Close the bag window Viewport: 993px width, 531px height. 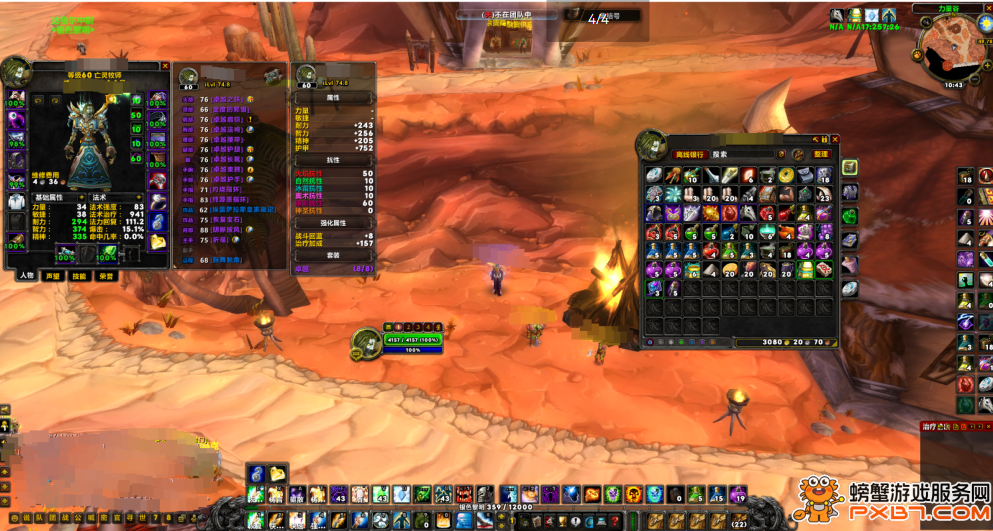tap(835, 140)
